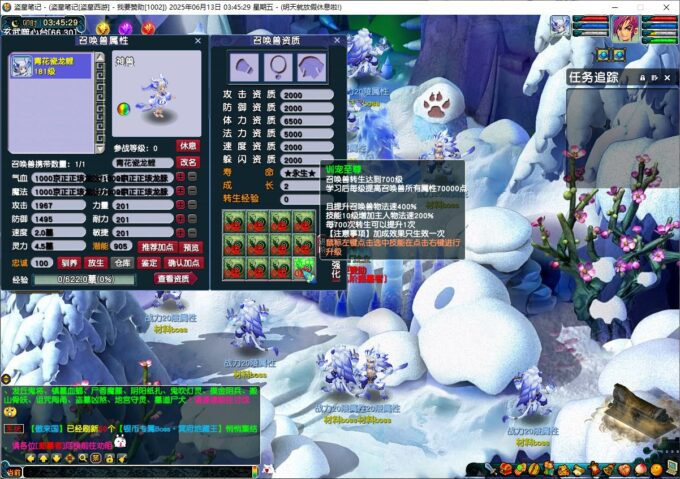Screen dimensions: 680x479
Task: Open the 仓库 pet storage
Action: 122,263
